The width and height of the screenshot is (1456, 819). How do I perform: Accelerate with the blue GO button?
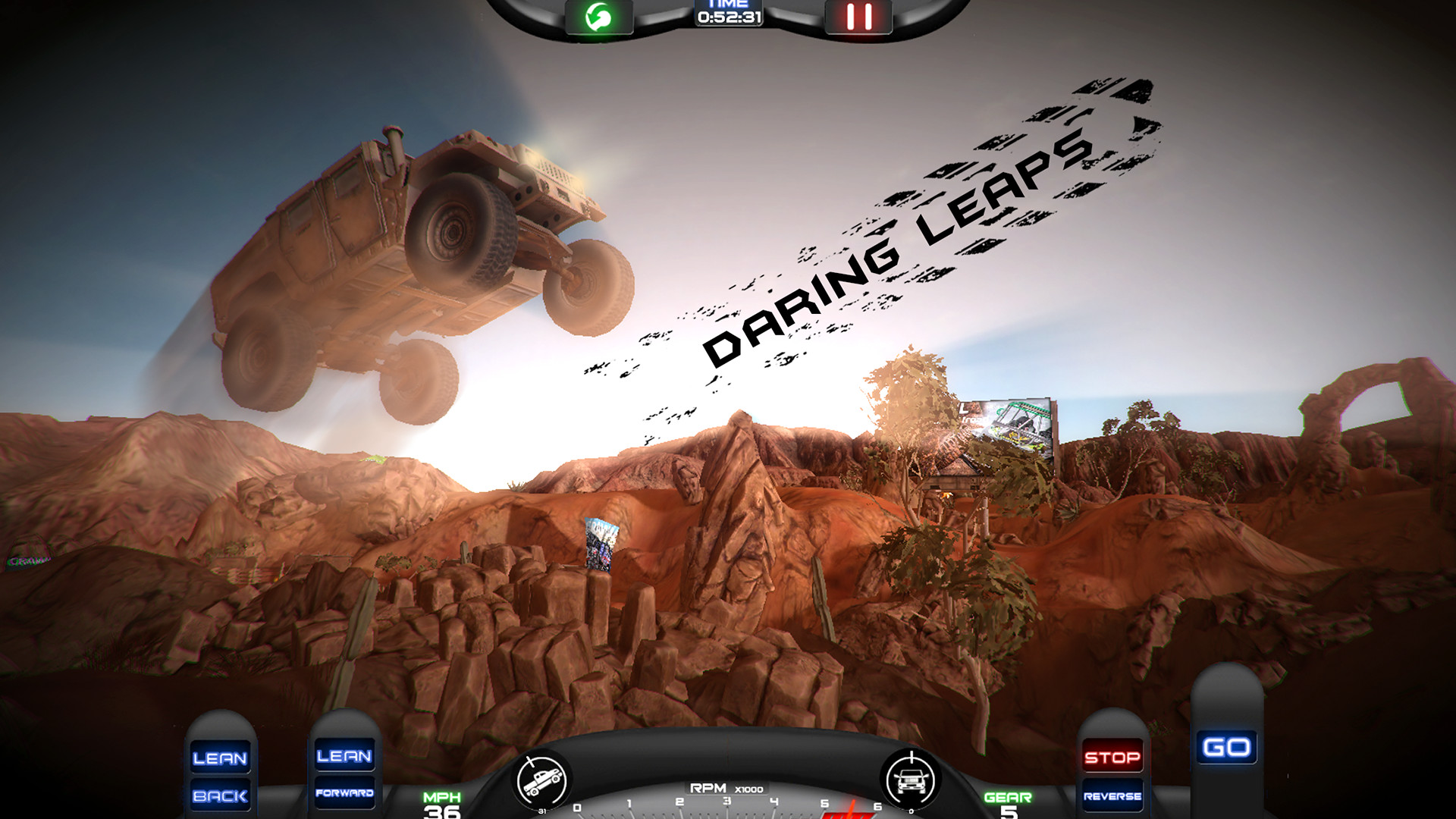(1226, 748)
